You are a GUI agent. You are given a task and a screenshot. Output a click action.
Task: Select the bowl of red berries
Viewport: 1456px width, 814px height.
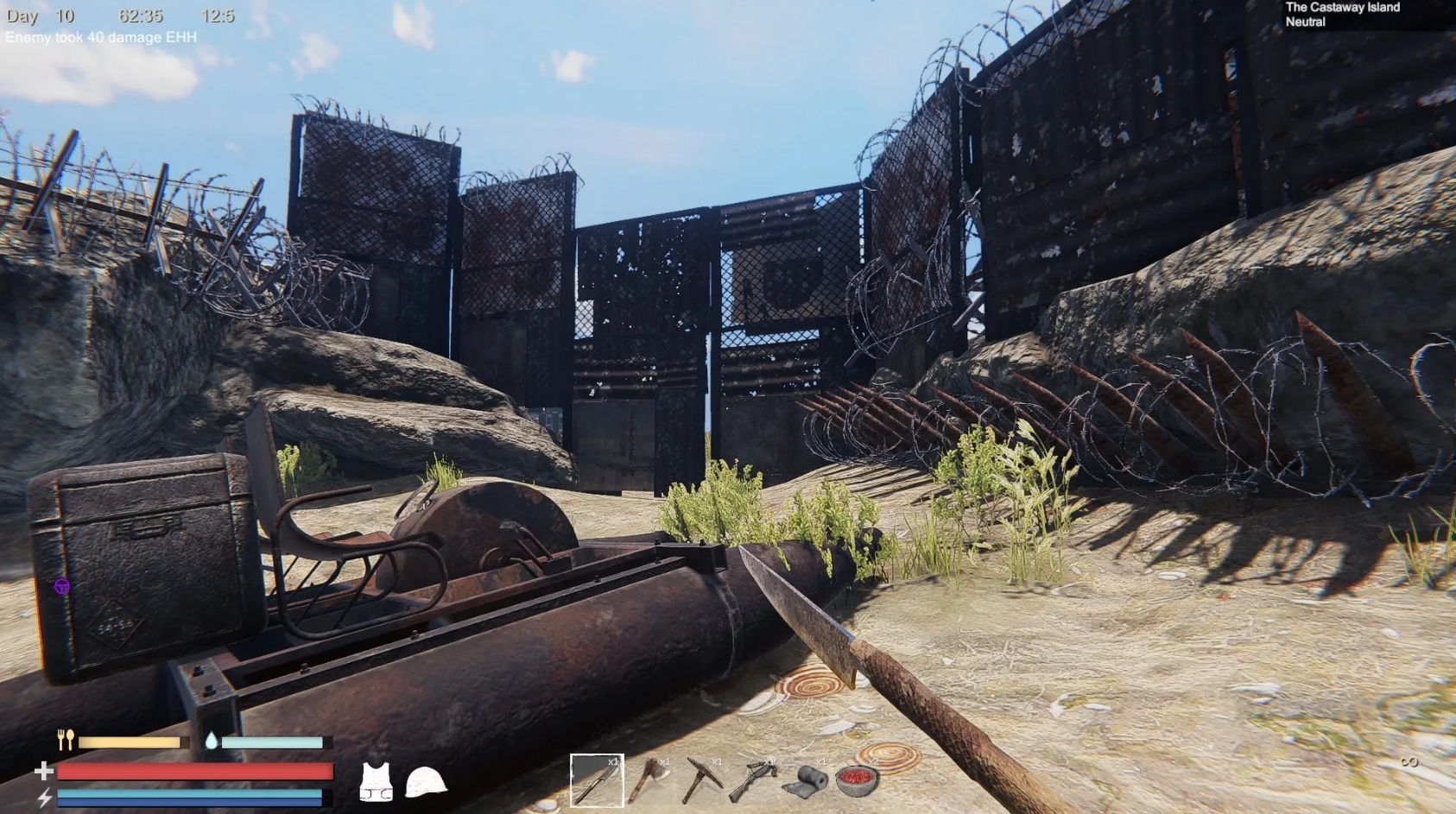855,781
